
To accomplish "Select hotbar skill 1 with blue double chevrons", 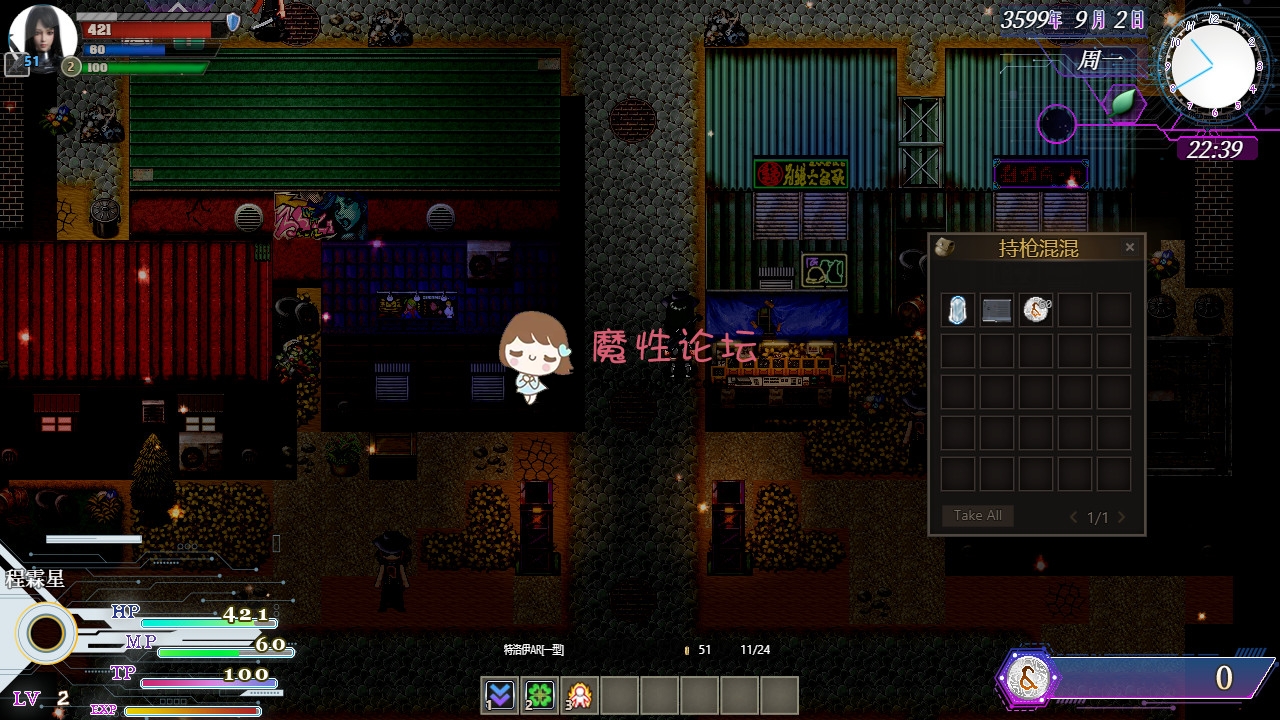I will point(498,694).
